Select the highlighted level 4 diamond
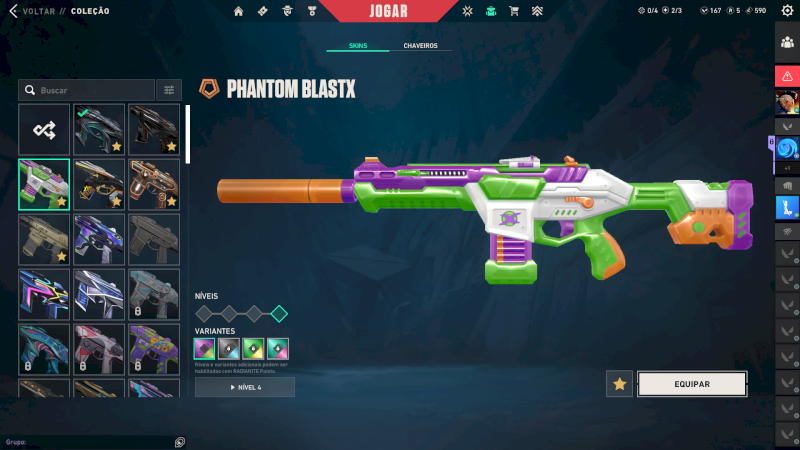The height and width of the screenshot is (450, 800). (x=279, y=313)
